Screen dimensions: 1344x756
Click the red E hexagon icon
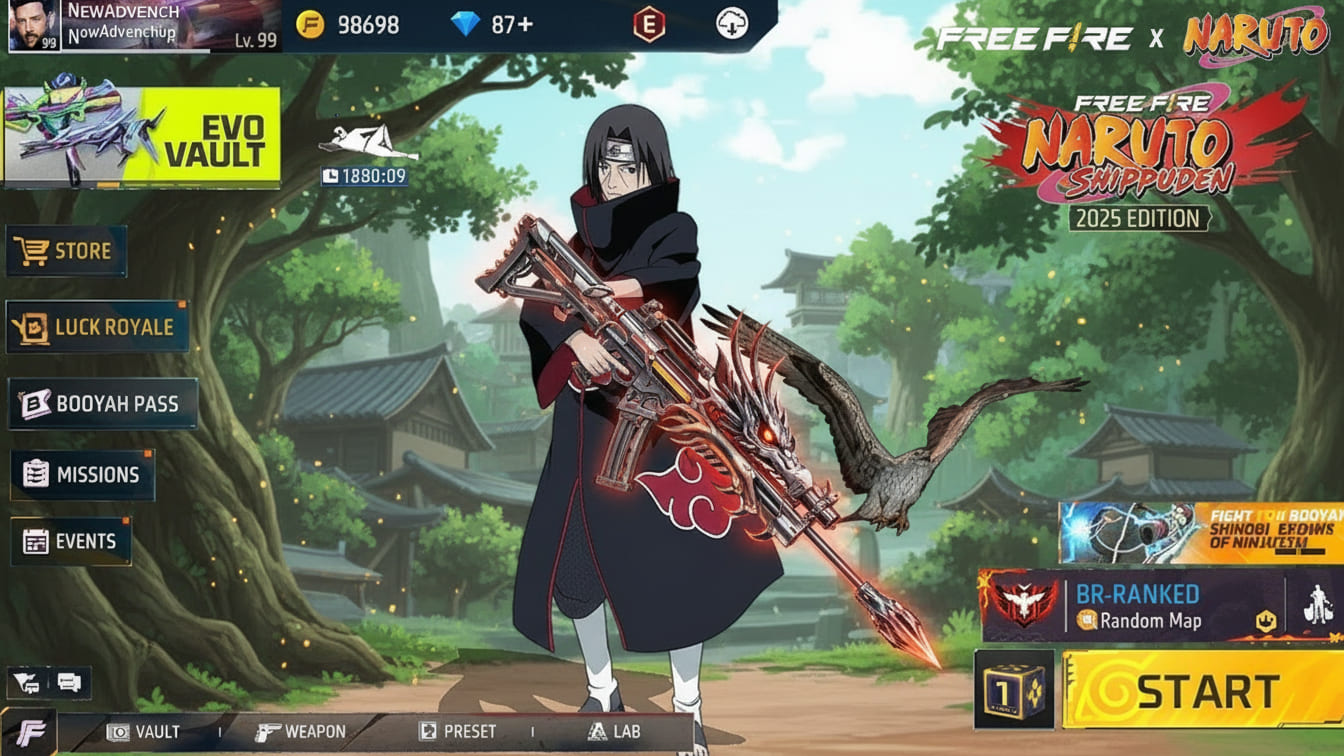(649, 25)
